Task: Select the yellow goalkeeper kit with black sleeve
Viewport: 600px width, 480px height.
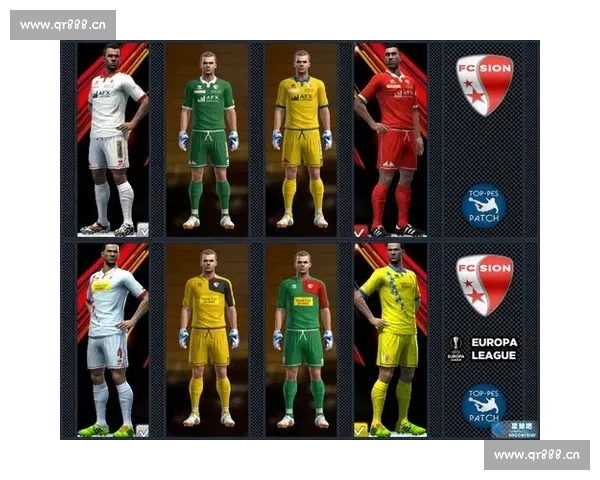Action: click(x=207, y=340)
